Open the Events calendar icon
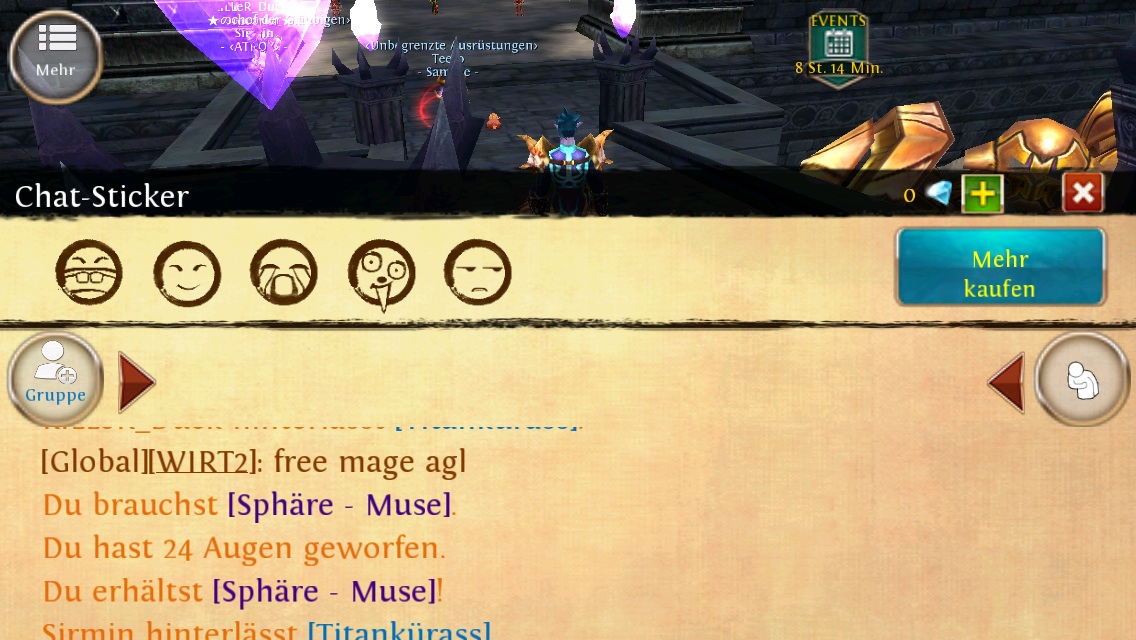1136x640 pixels. [x=838, y=44]
